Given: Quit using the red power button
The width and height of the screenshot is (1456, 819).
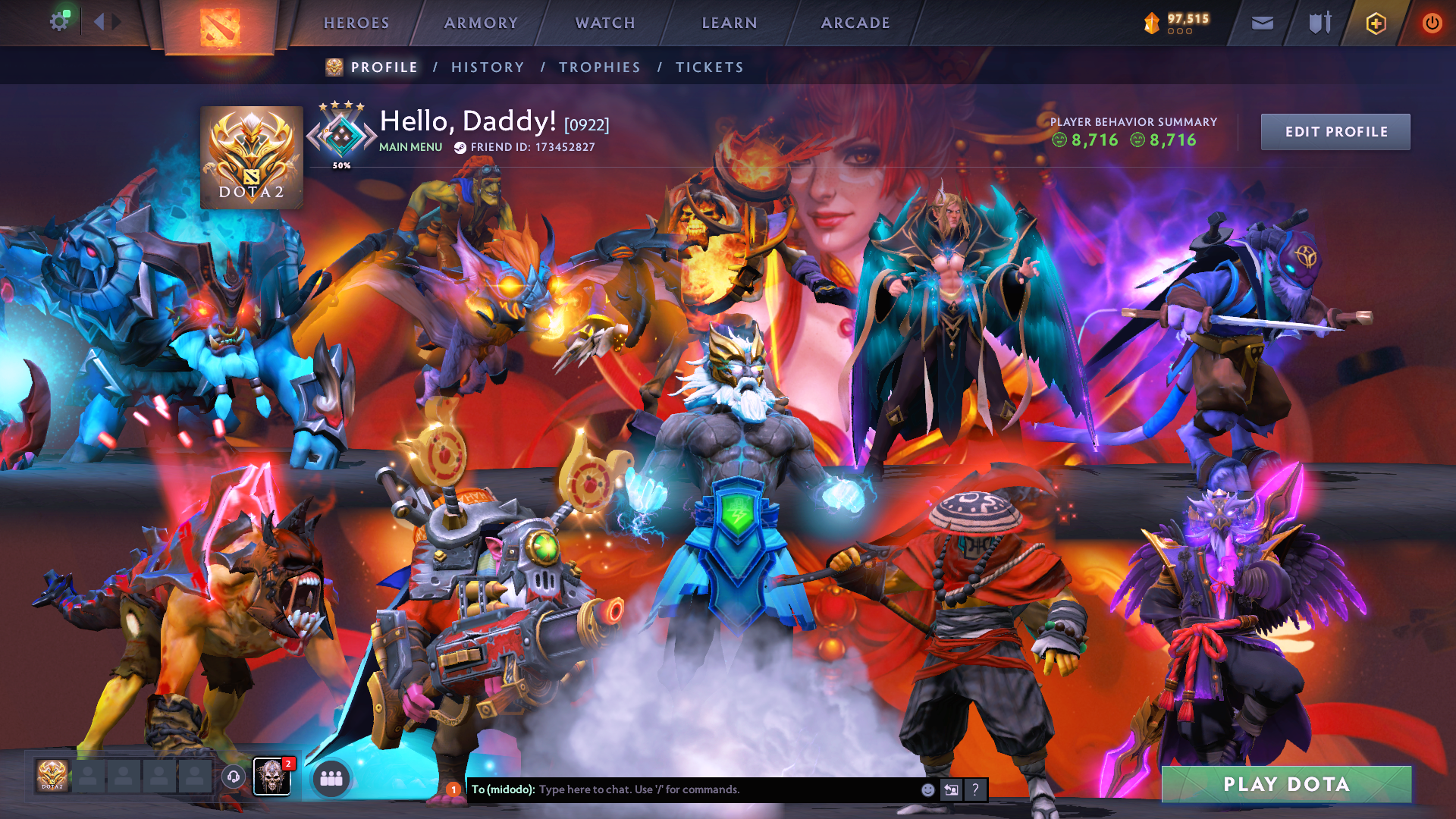Looking at the screenshot, I should pos(1432,24).
